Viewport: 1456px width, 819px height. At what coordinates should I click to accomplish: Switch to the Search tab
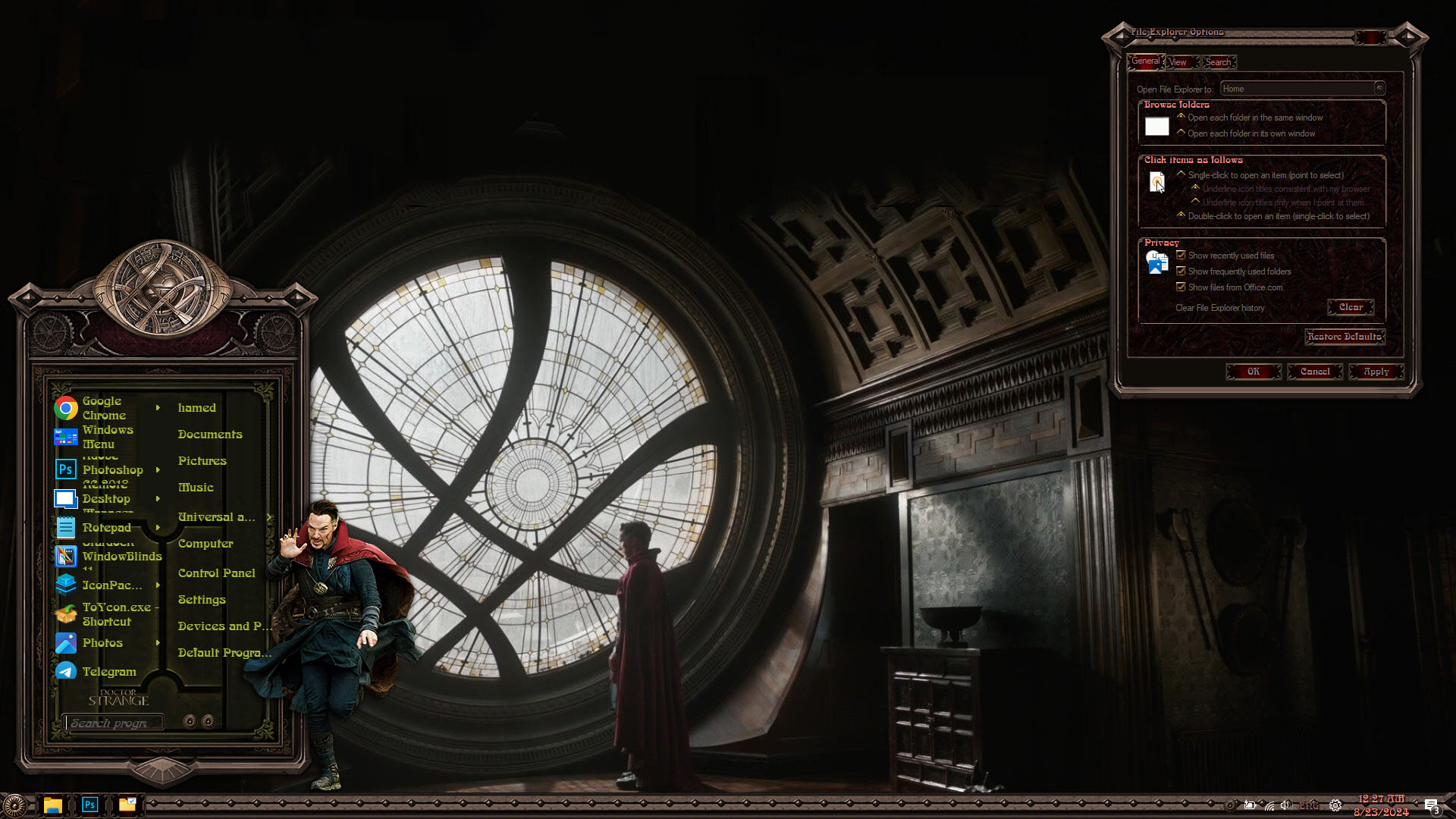coord(1218,62)
